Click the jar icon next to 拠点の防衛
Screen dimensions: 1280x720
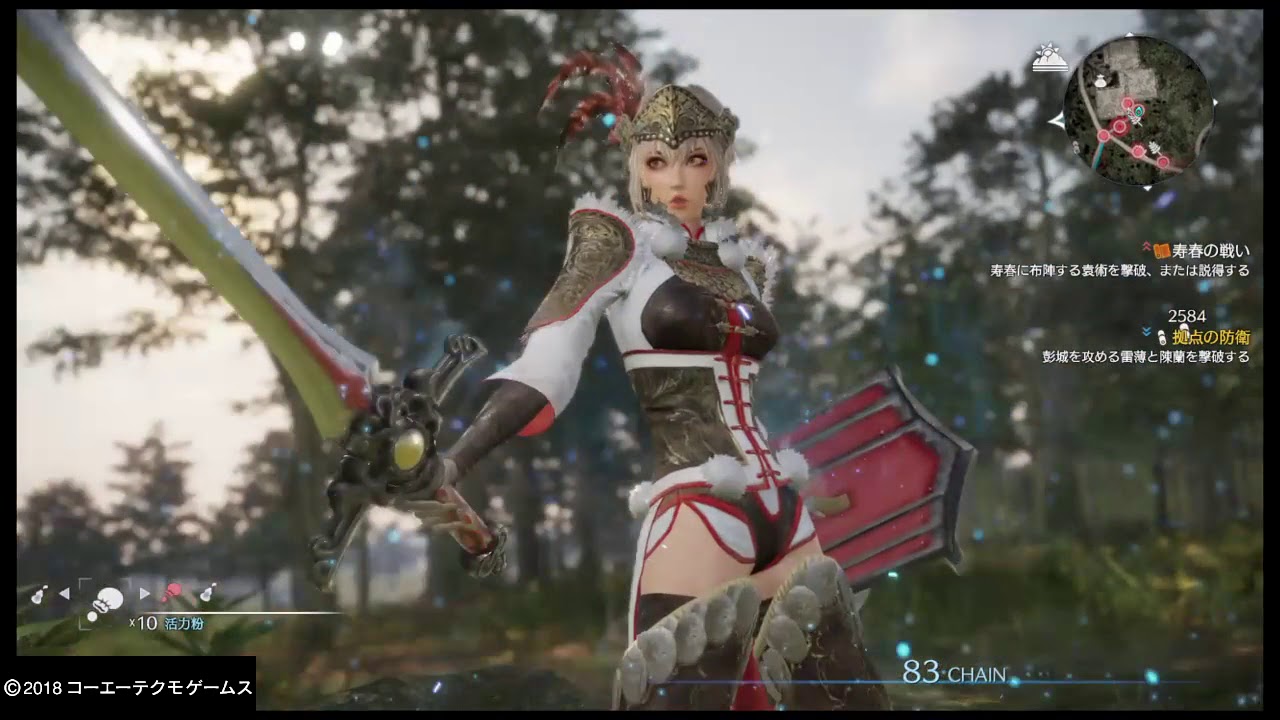pyautogui.click(x=1163, y=336)
